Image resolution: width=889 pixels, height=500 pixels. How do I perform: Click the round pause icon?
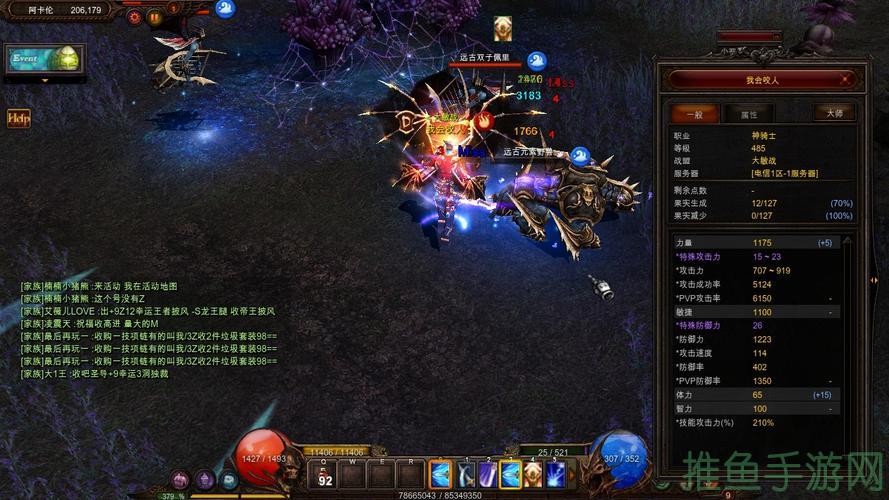[155, 17]
